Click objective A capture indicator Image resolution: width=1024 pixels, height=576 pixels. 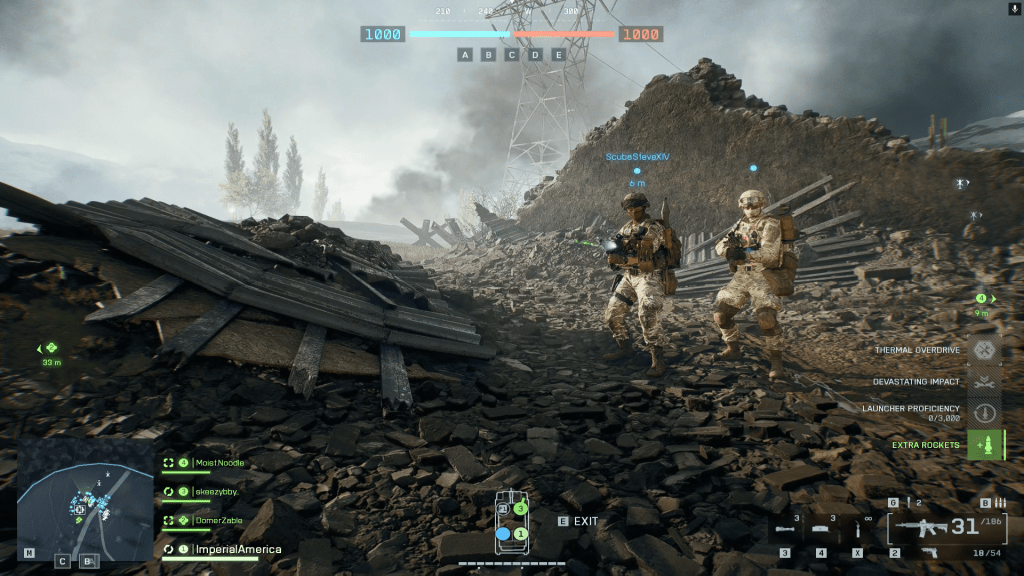(x=465, y=55)
